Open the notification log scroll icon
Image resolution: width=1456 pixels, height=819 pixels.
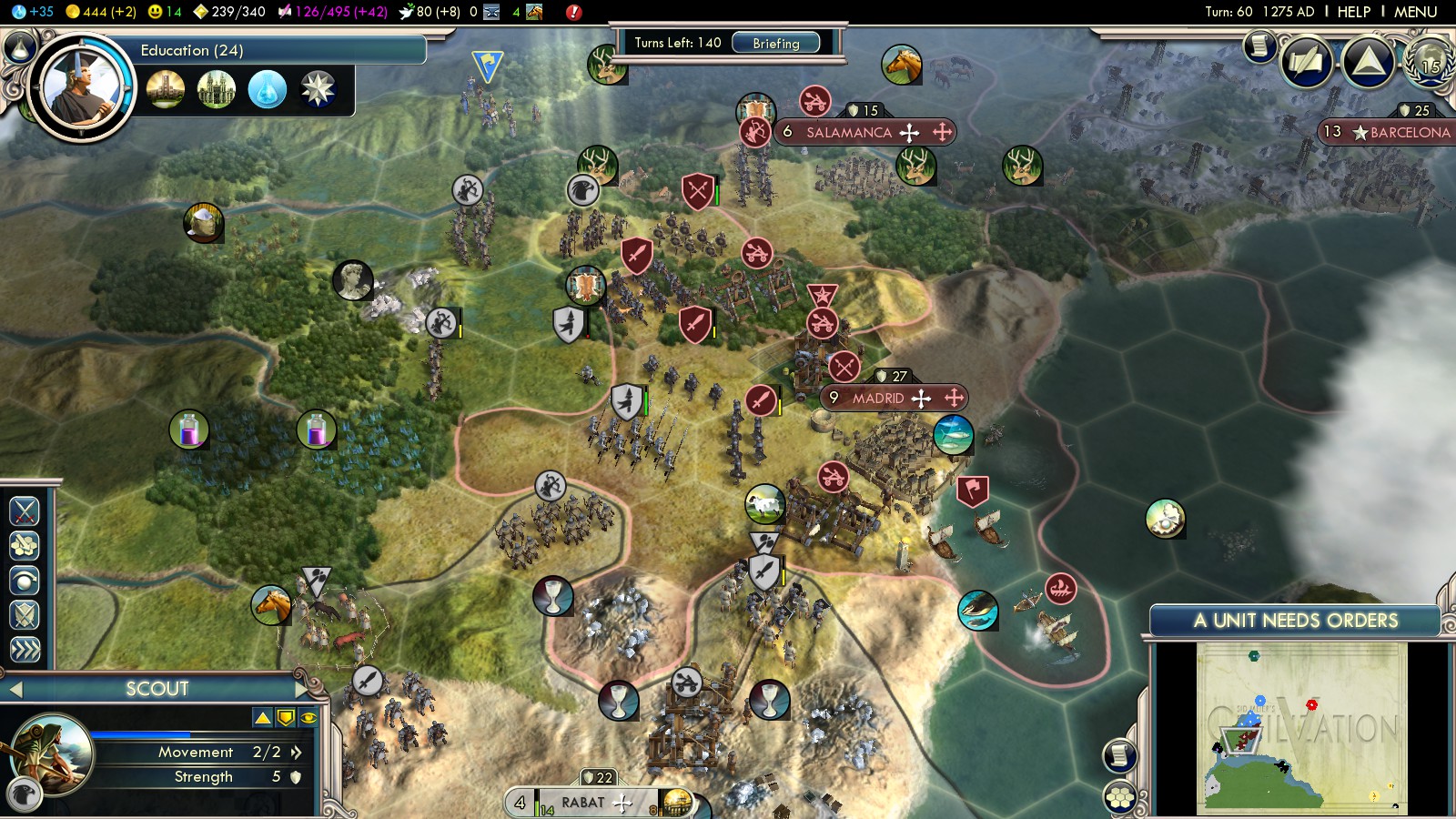(x=1260, y=45)
